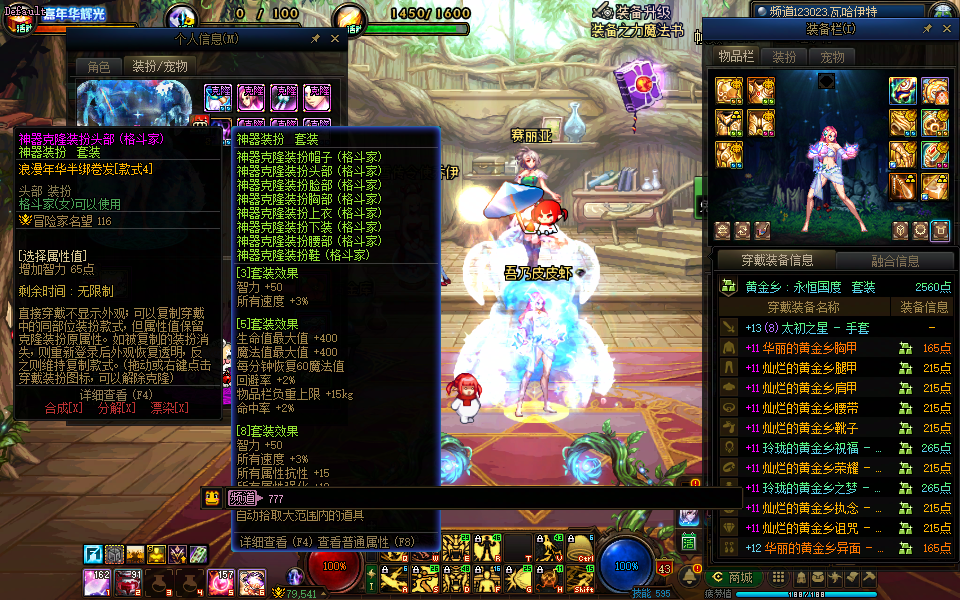Switch to the 融合信息 tab
960x600 pixels.
[x=894, y=261]
